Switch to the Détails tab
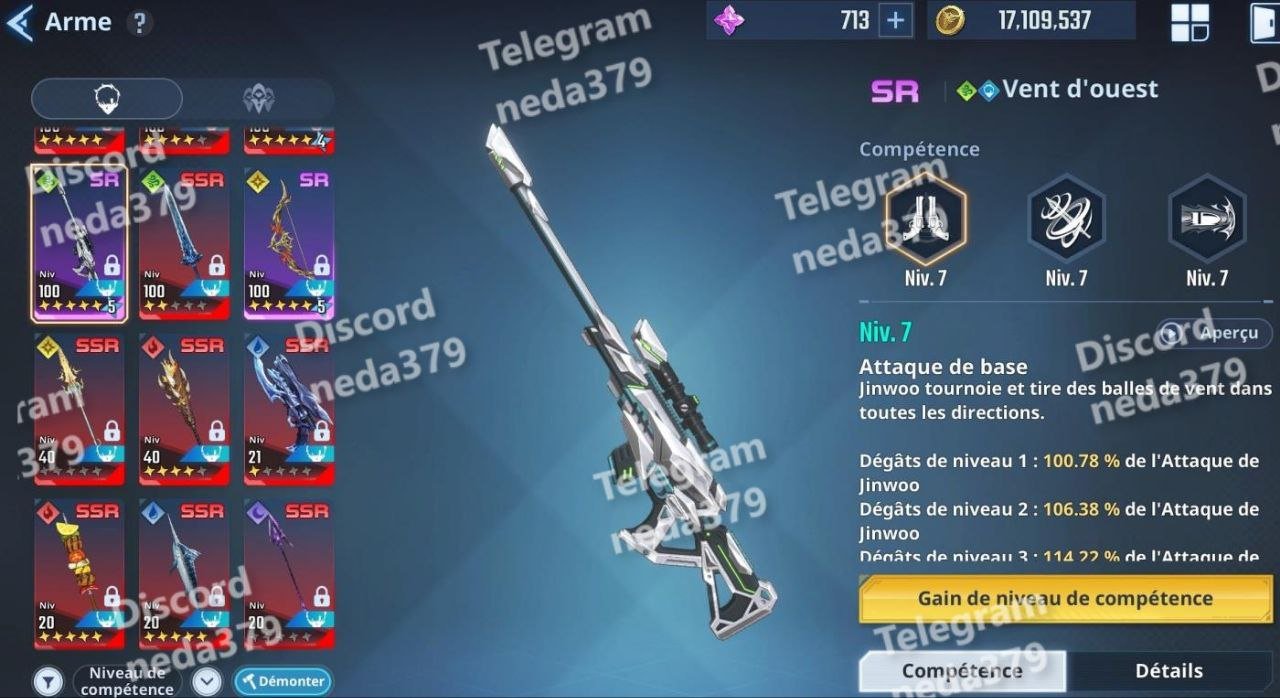The height and width of the screenshot is (698, 1280). (1168, 671)
